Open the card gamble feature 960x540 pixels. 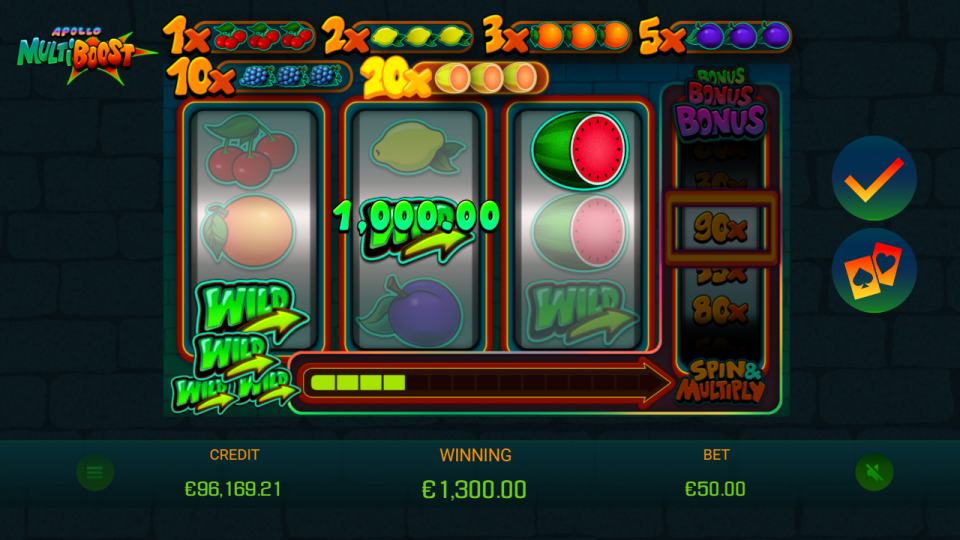[x=874, y=270]
